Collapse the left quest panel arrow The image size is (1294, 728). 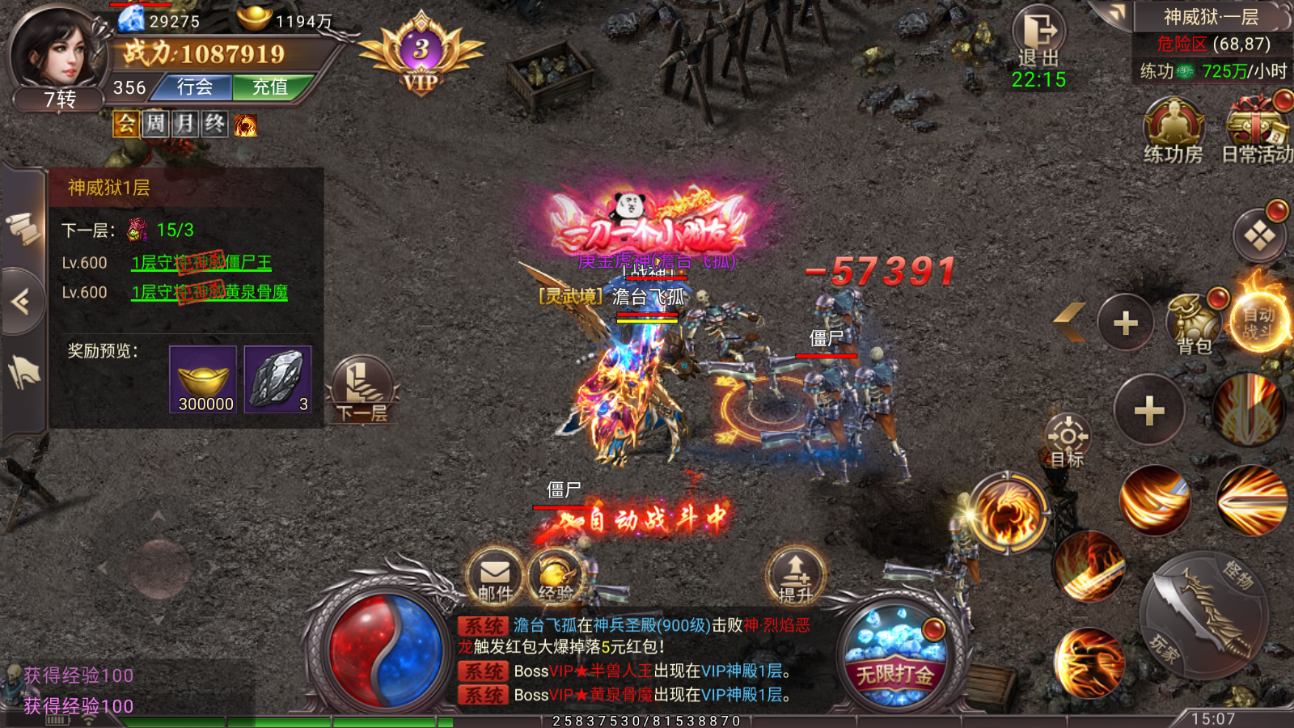[x=22, y=301]
